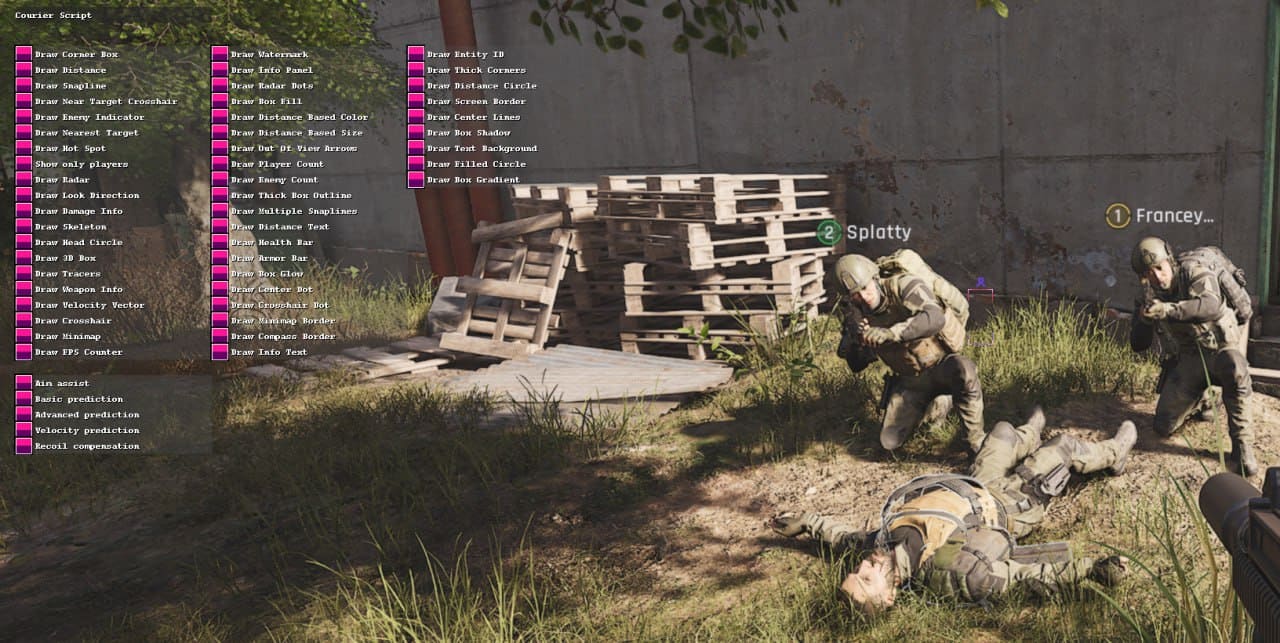Enable Draw Screen Border

click(x=415, y=101)
